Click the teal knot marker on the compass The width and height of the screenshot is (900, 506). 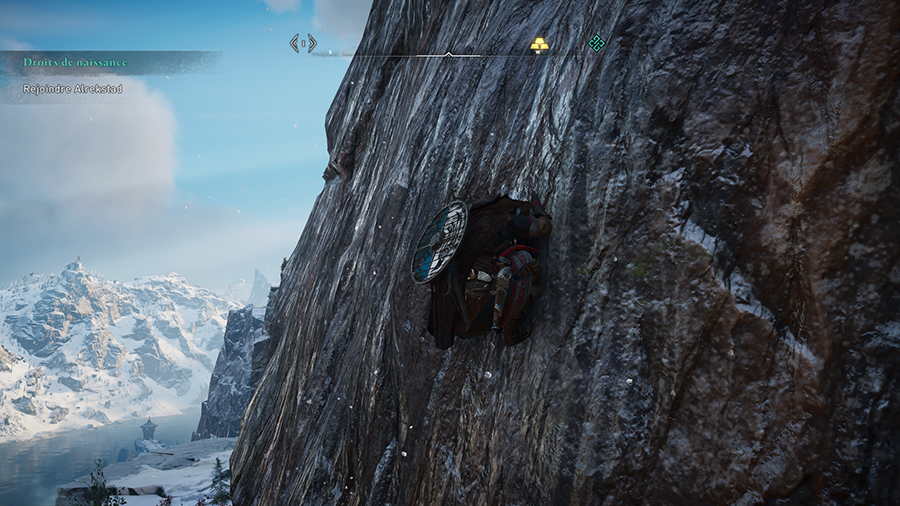pyautogui.click(x=597, y=43)
